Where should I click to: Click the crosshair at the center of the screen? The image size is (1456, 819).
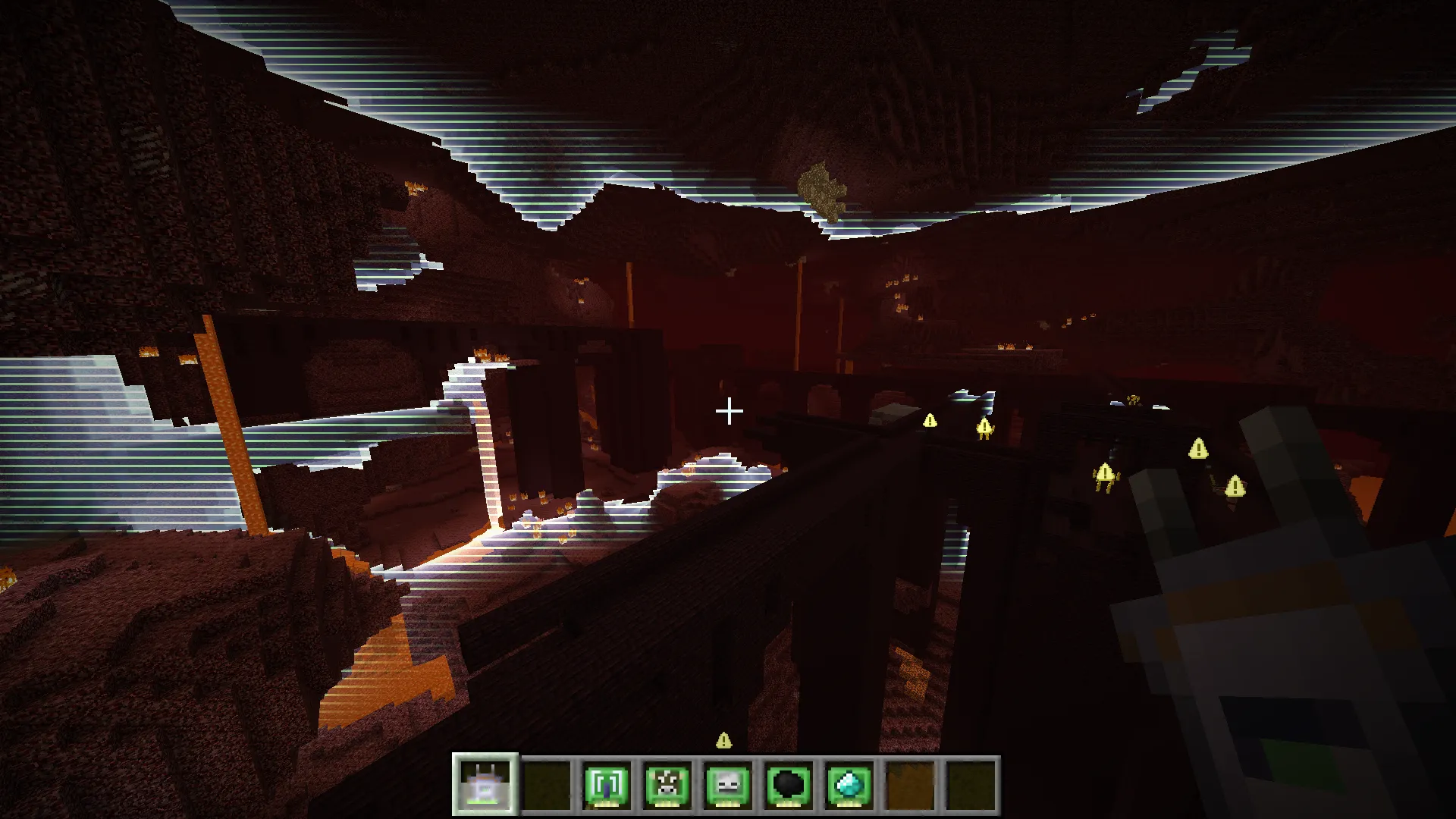(x=730, y=410)
